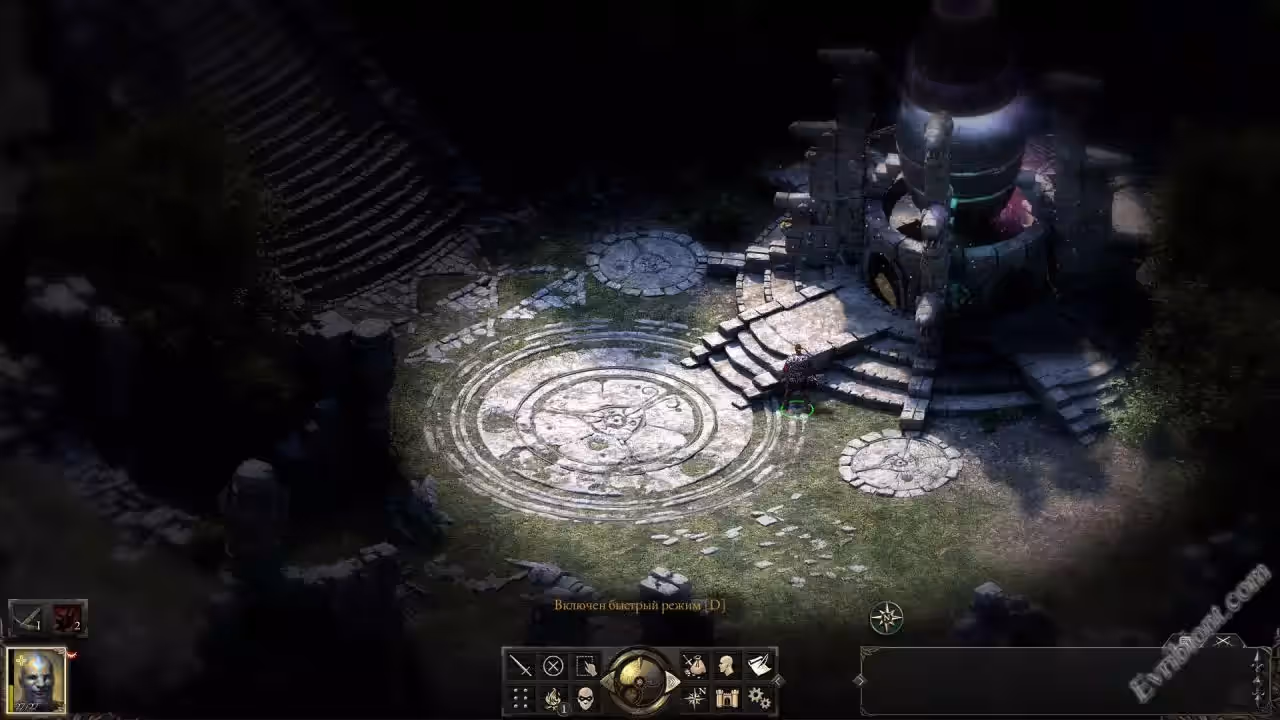
Task: Click the dial's left arrow to slow time
Action: (x=607, y=682)
